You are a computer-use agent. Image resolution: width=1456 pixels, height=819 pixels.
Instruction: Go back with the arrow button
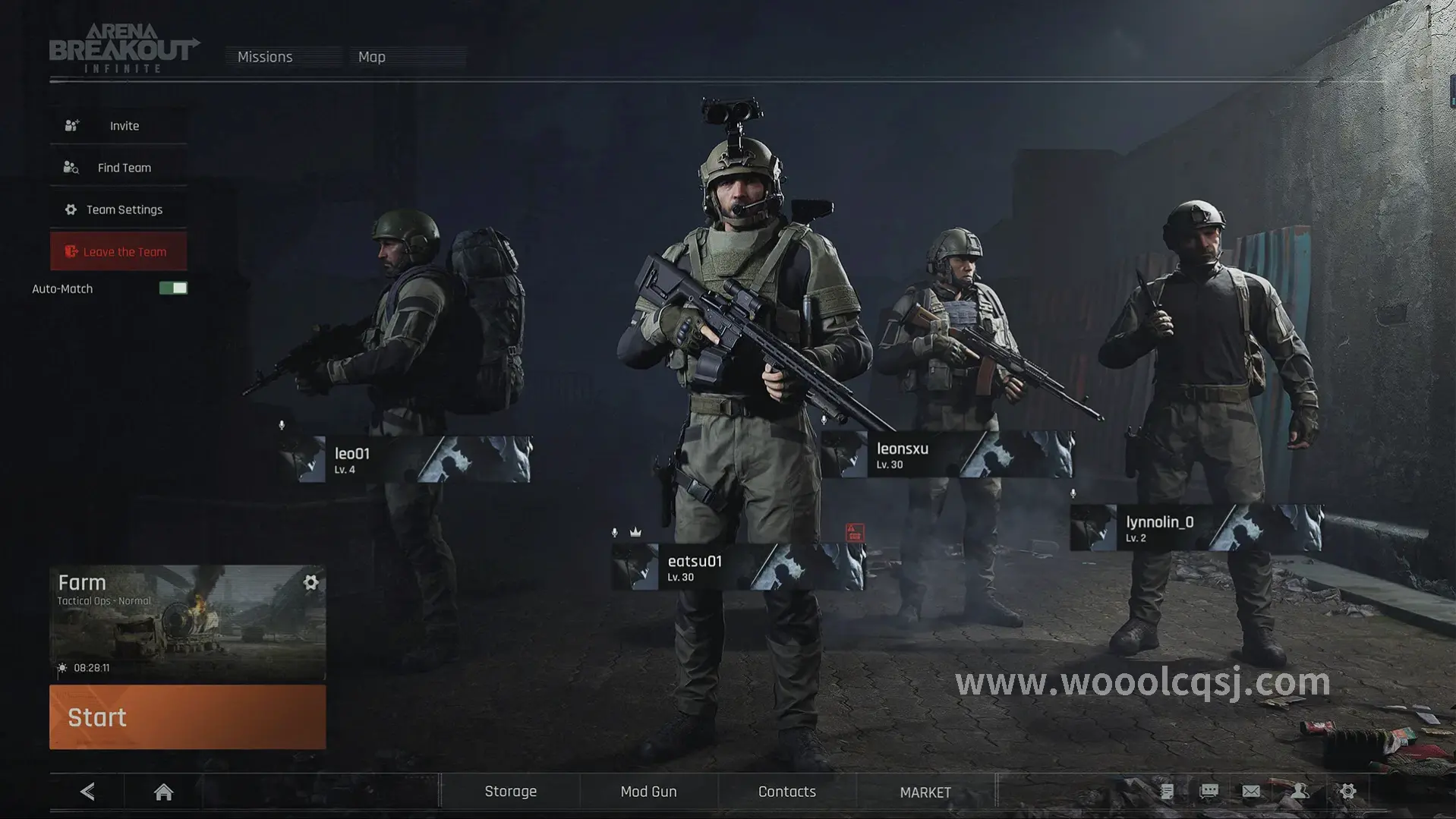(x=88, y=792)
